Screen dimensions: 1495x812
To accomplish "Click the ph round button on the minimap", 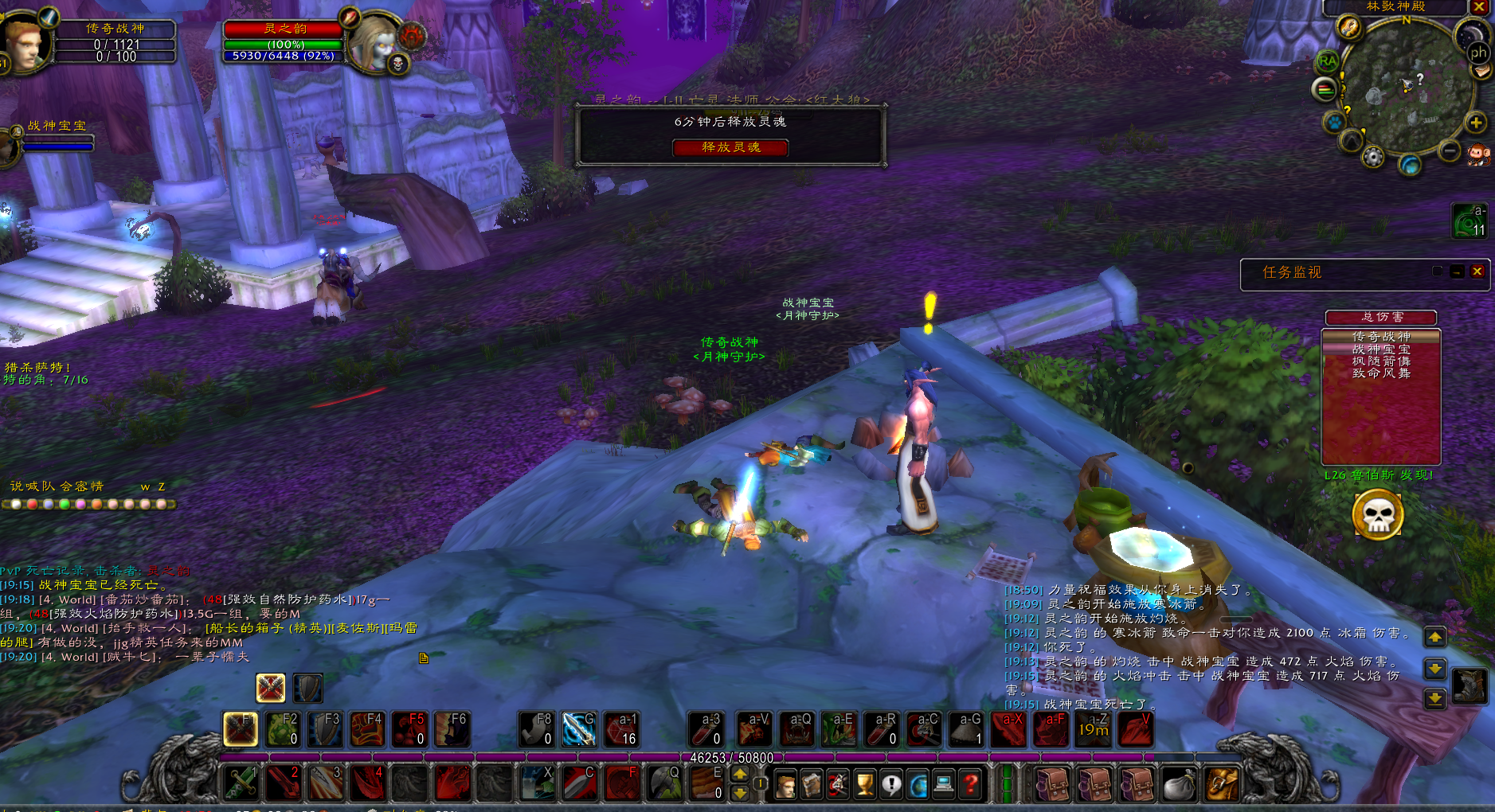I will coord(1478,53).
